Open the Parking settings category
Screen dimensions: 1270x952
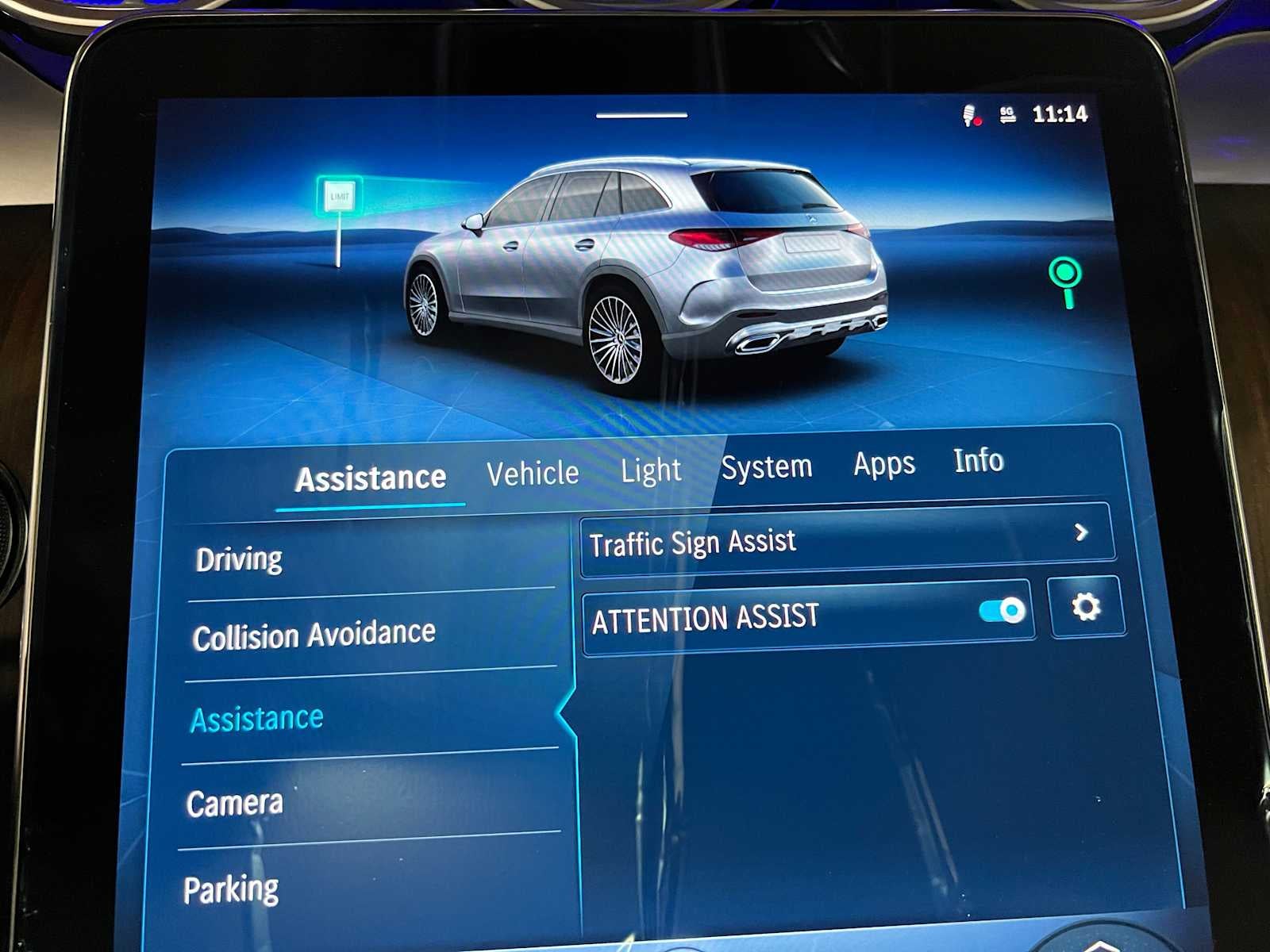pyautogui.click(x=231, y=887)
